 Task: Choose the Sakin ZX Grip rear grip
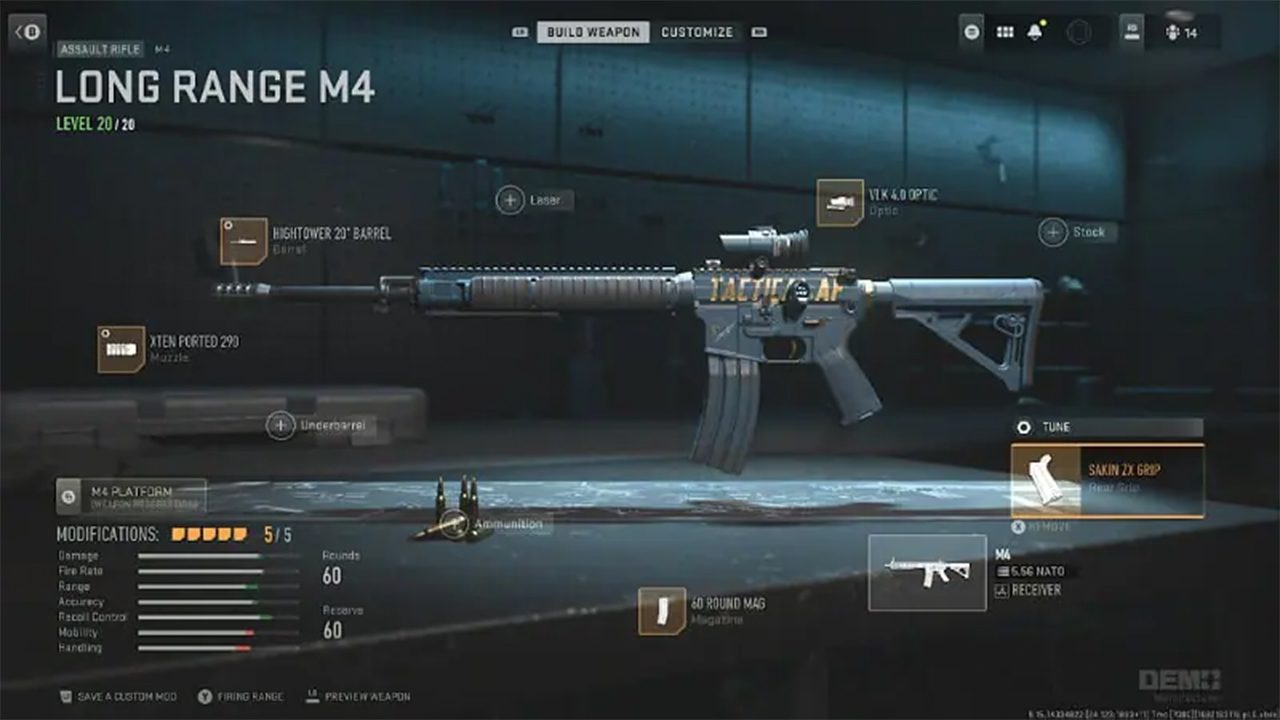click(1107, 481)
